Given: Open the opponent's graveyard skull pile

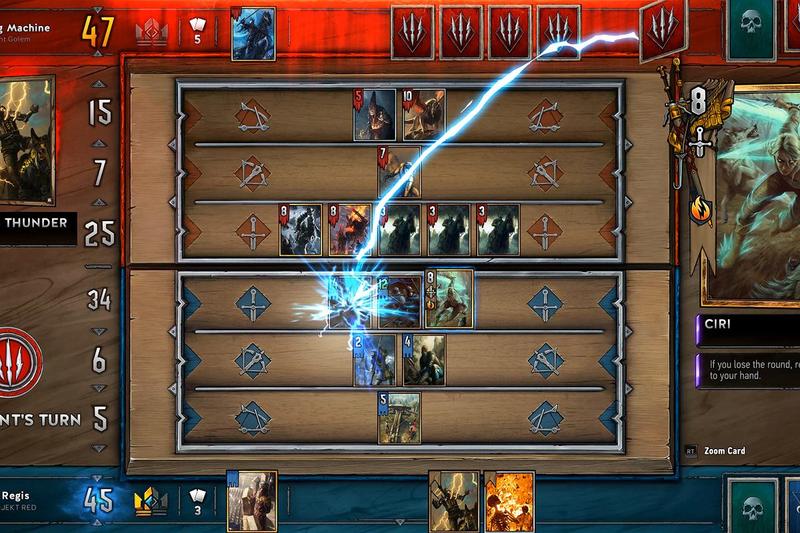Looking at the screenshot, I should pos(751,28).
